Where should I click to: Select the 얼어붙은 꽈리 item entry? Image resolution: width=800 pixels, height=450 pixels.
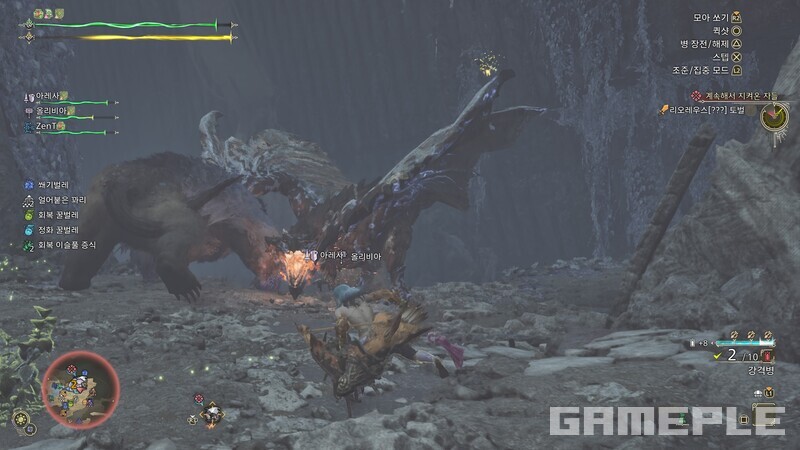click(x=58, y=200)
